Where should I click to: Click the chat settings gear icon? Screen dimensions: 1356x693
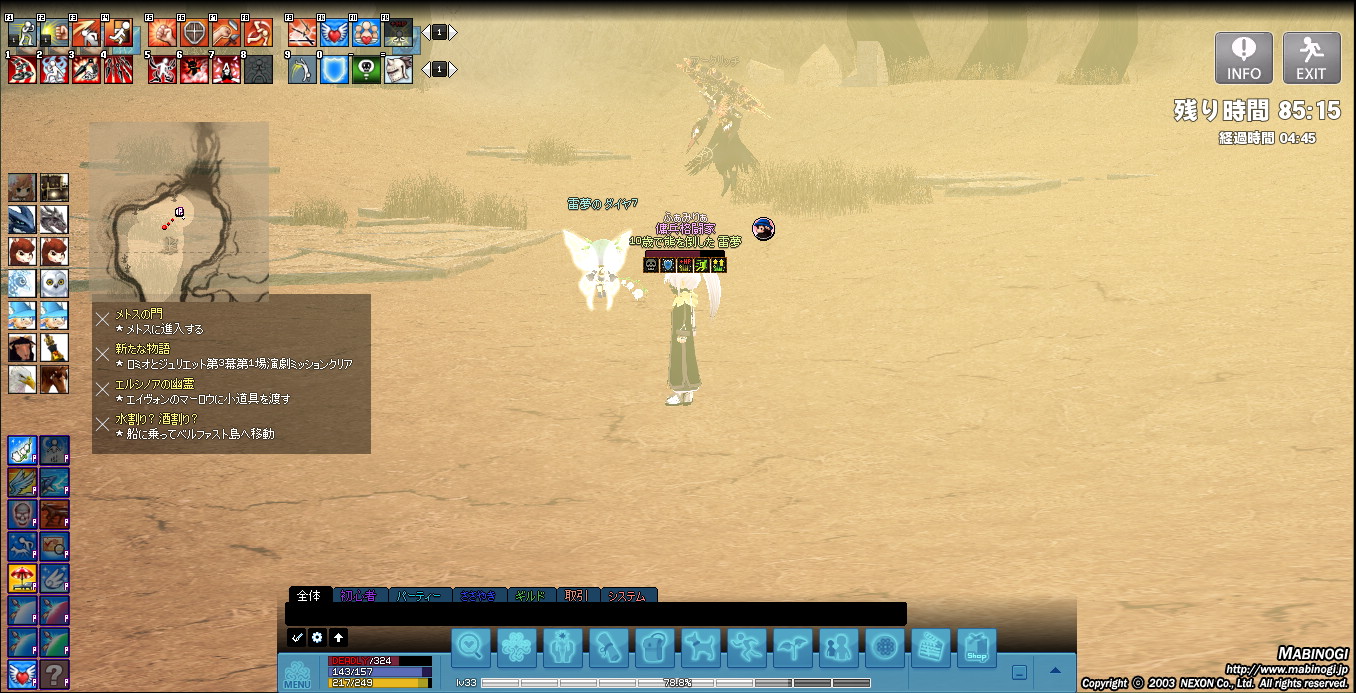317,637
